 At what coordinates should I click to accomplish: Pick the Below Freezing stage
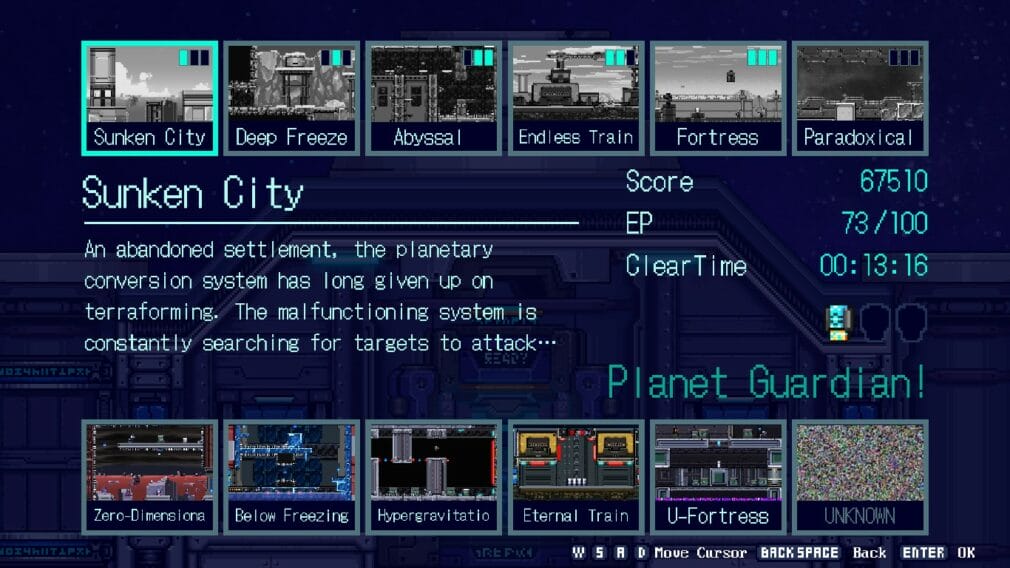tap(291, 477)
